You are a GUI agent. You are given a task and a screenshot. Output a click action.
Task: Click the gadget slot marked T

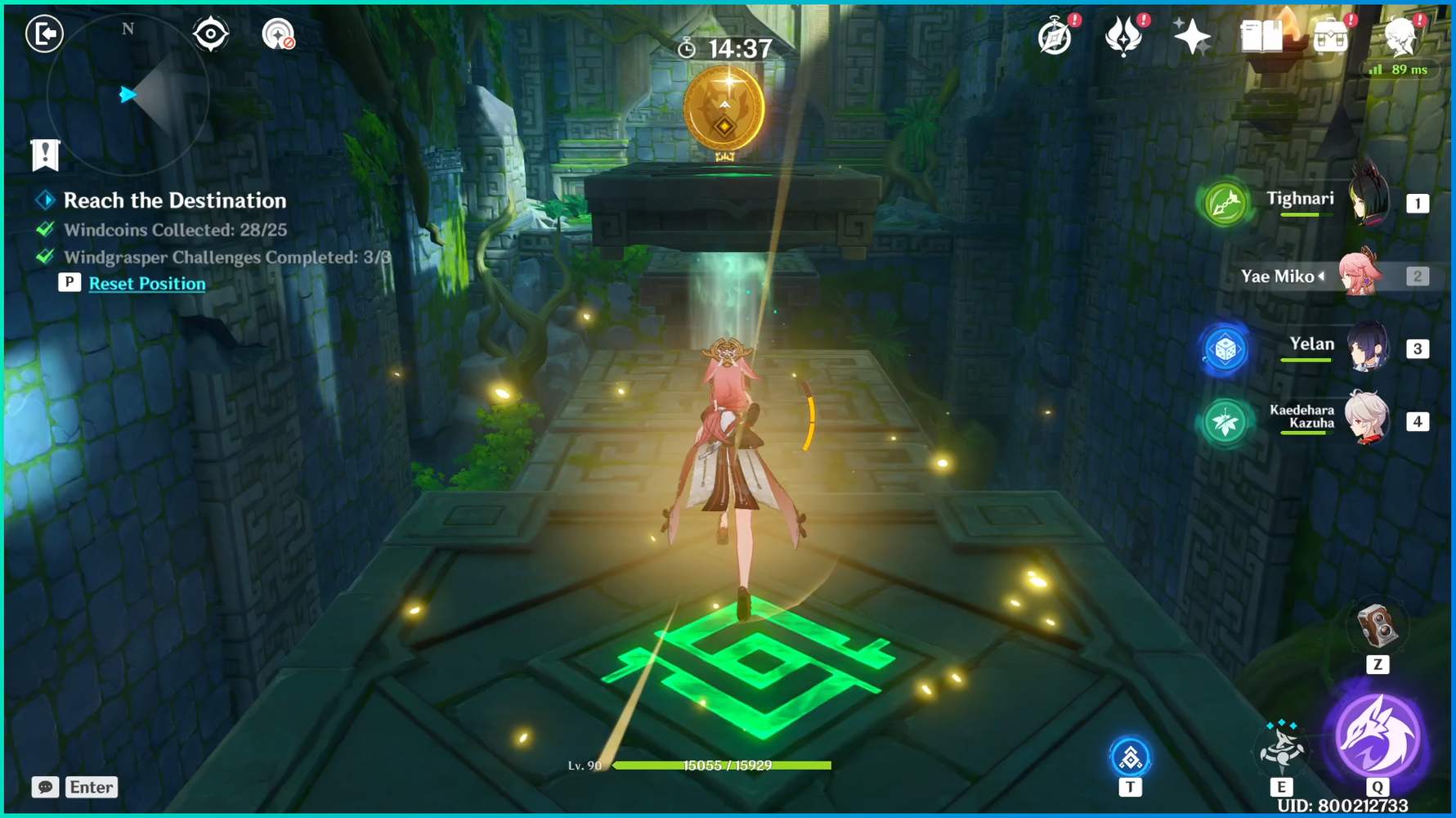(x=1130, y=759)
